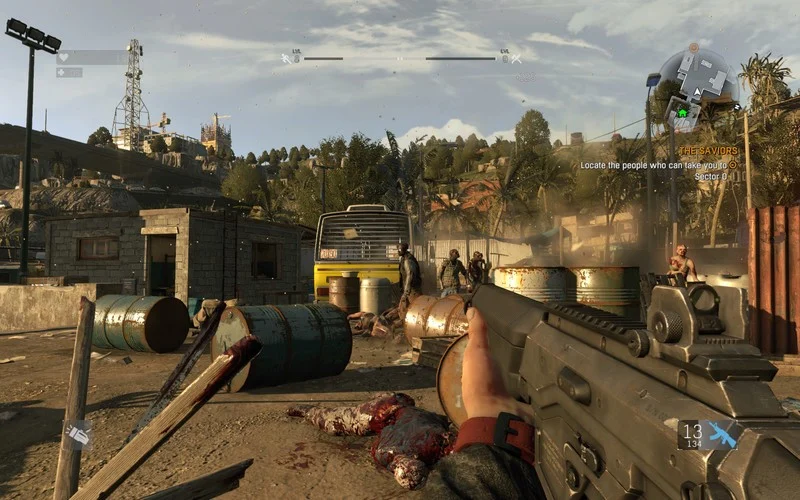Click the flashlight item icon

click(x=78, y=434)
